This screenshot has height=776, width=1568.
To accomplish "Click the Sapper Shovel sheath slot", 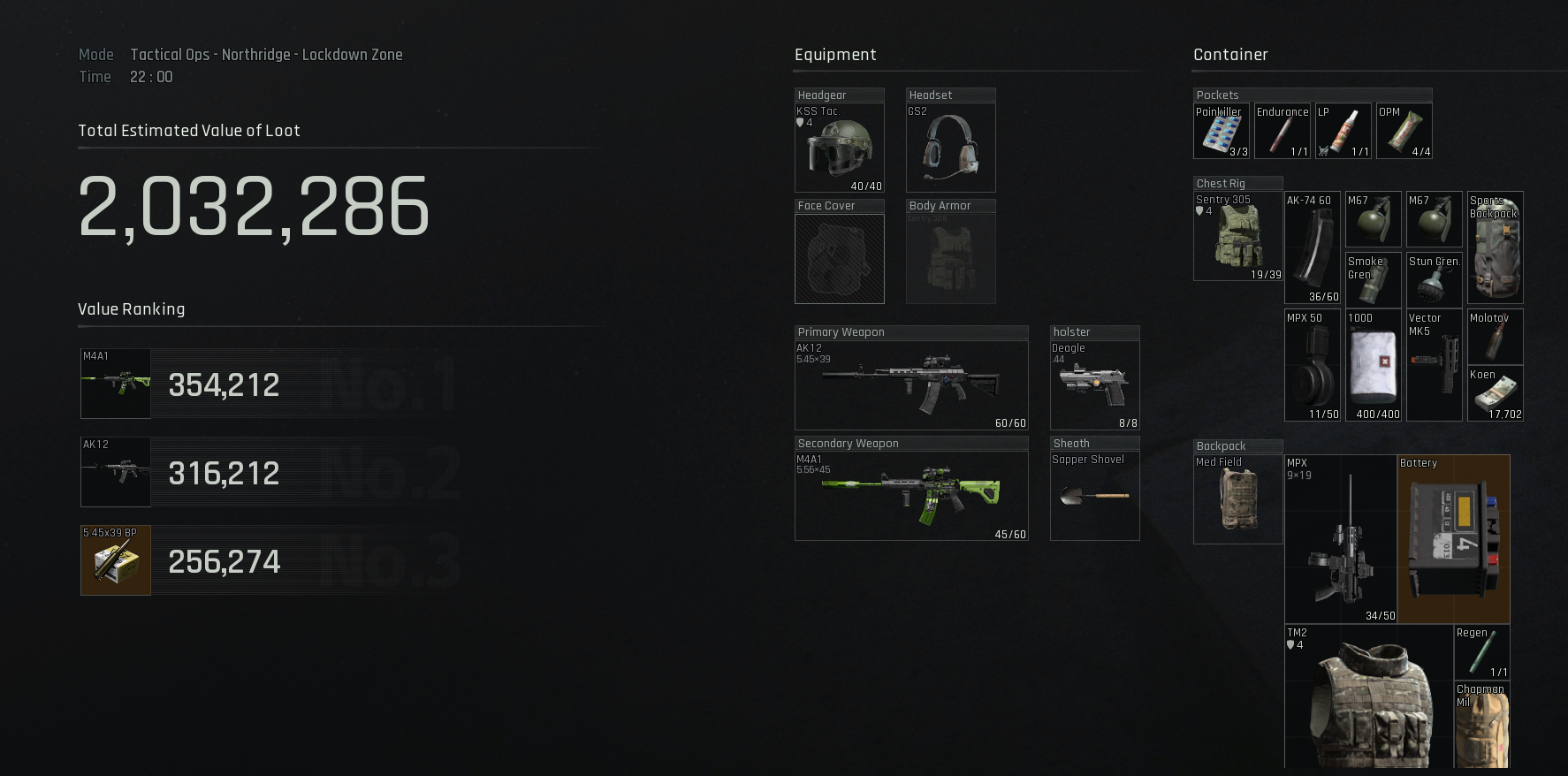I will pos(1094,496).
